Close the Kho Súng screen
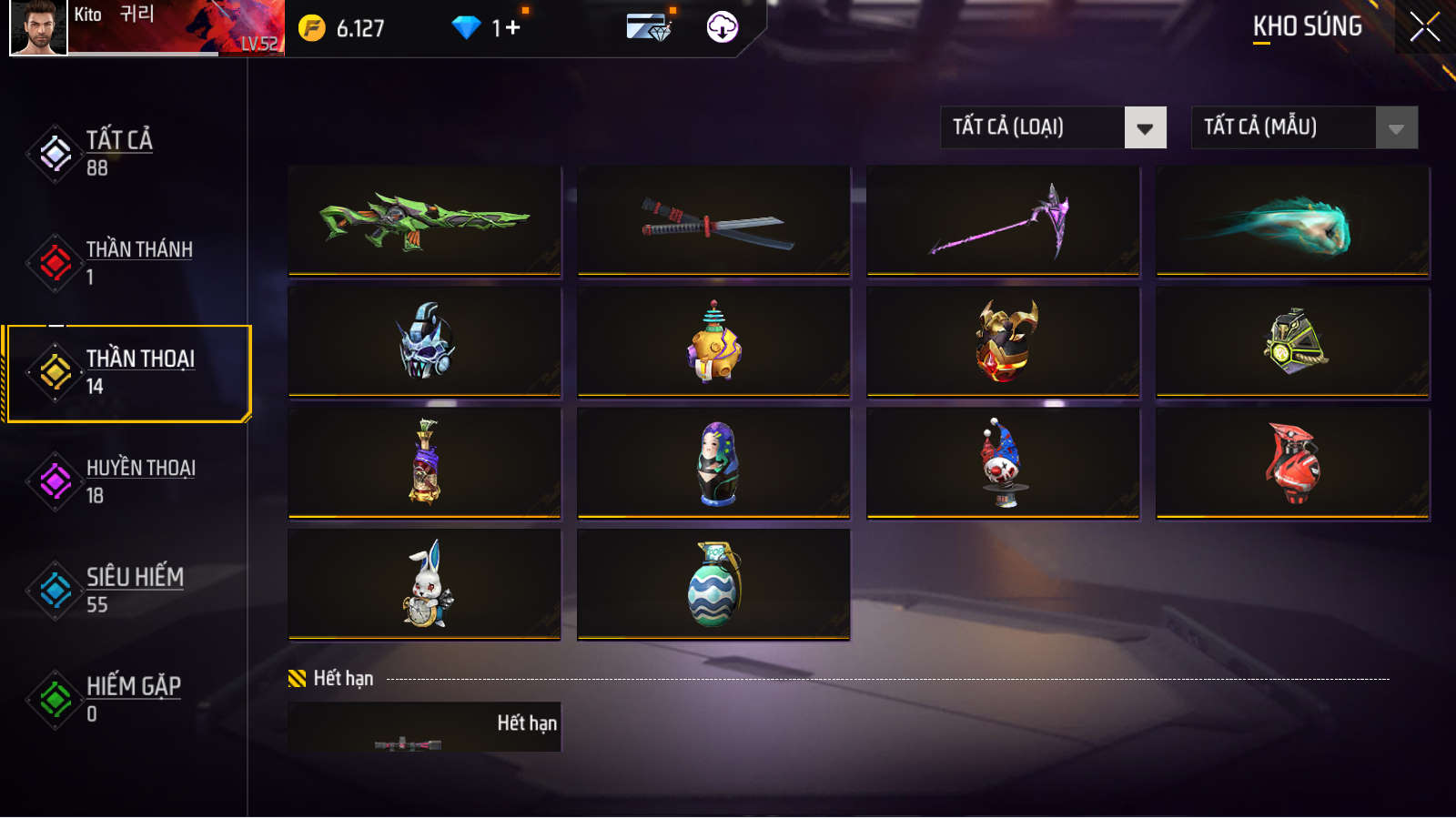1456x819 pixels. [1424, 27]
